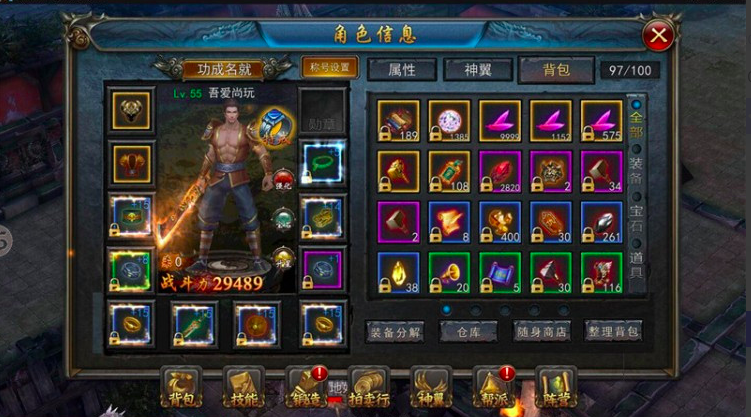Filter the bag by 宝石 gems
This screenshot has width=751, height=417.
coord(637,217)
